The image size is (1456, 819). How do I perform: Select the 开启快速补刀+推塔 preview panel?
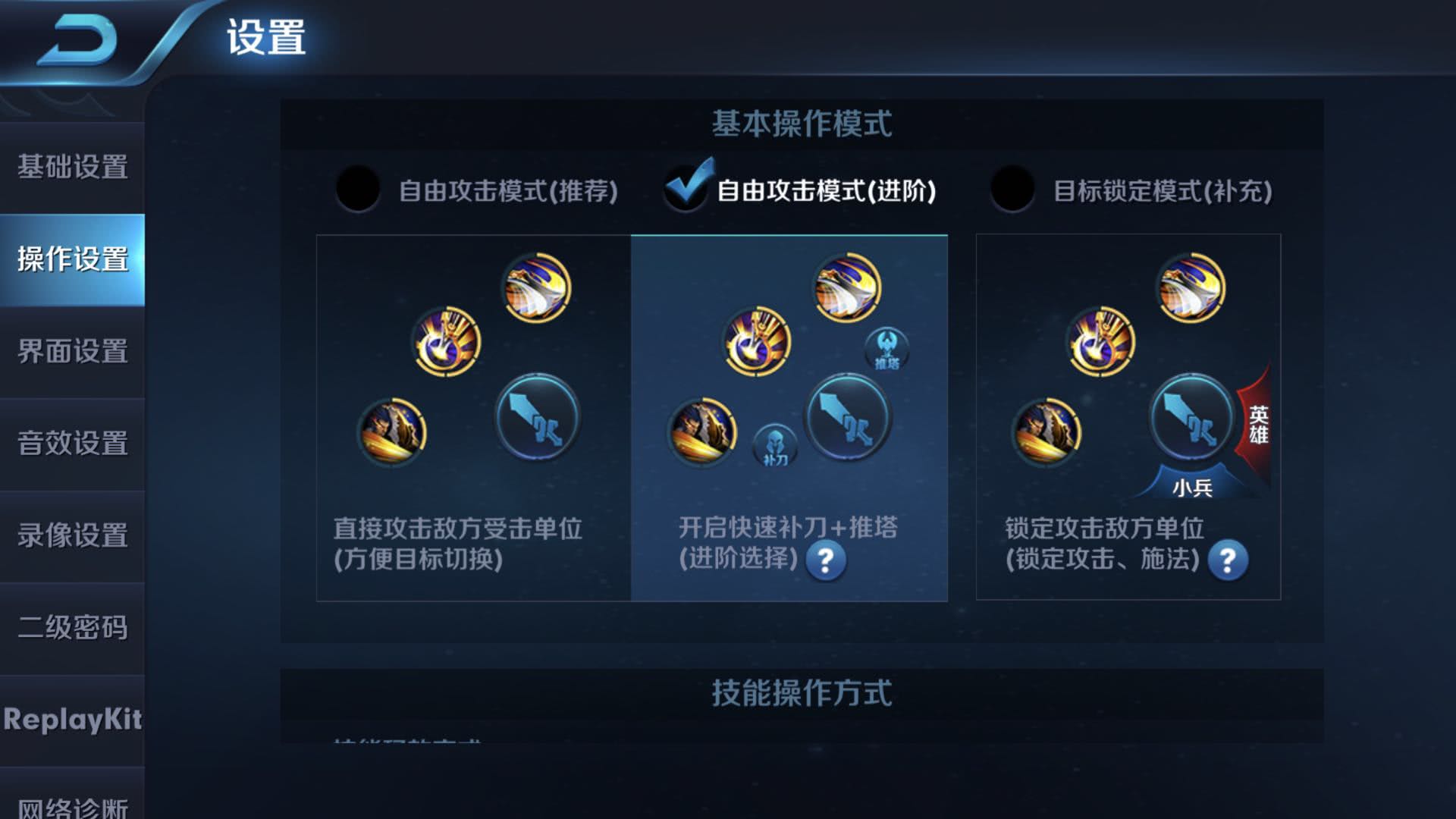[x=789, y=417]
